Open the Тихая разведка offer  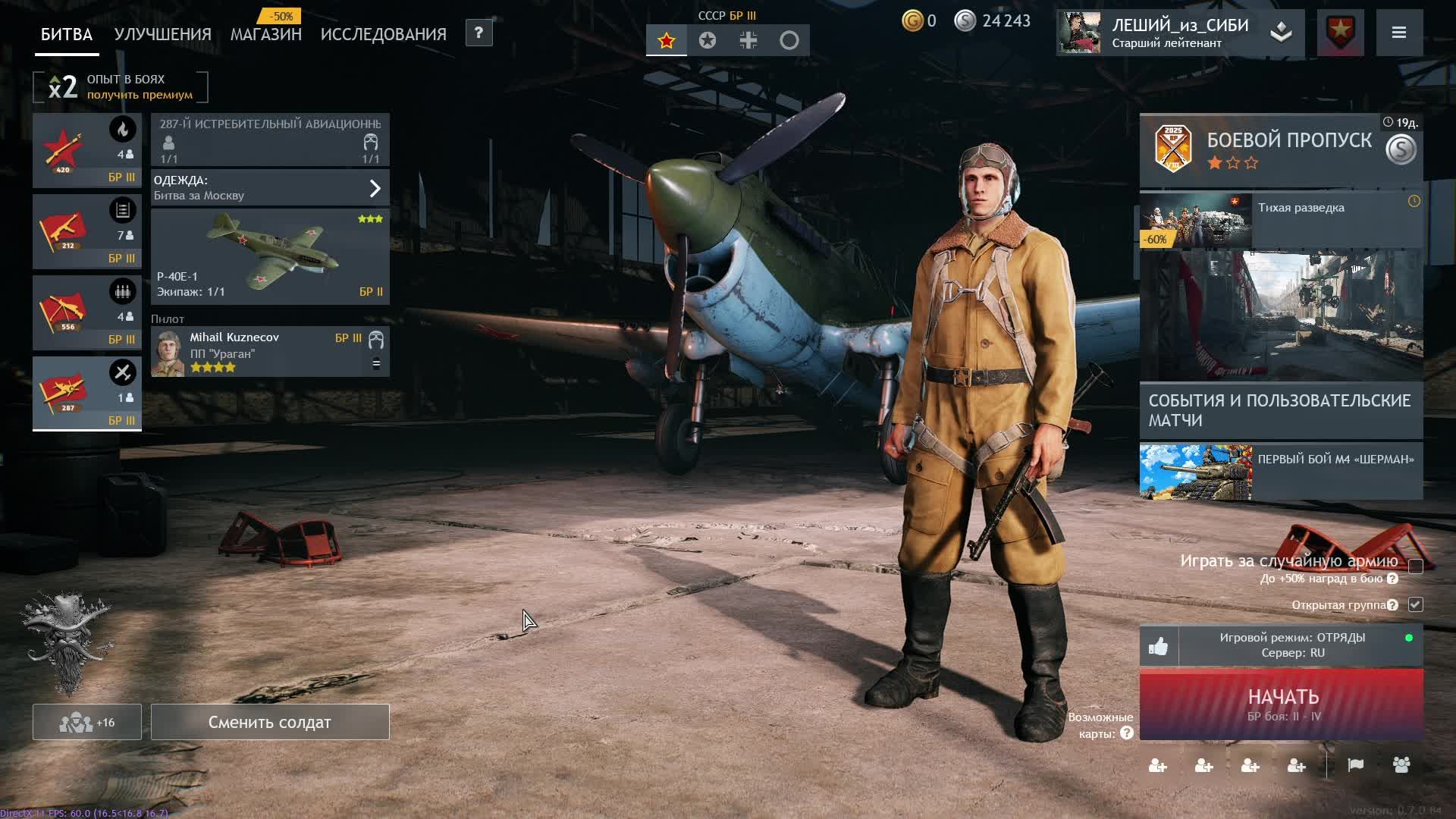coord(1281,220)
